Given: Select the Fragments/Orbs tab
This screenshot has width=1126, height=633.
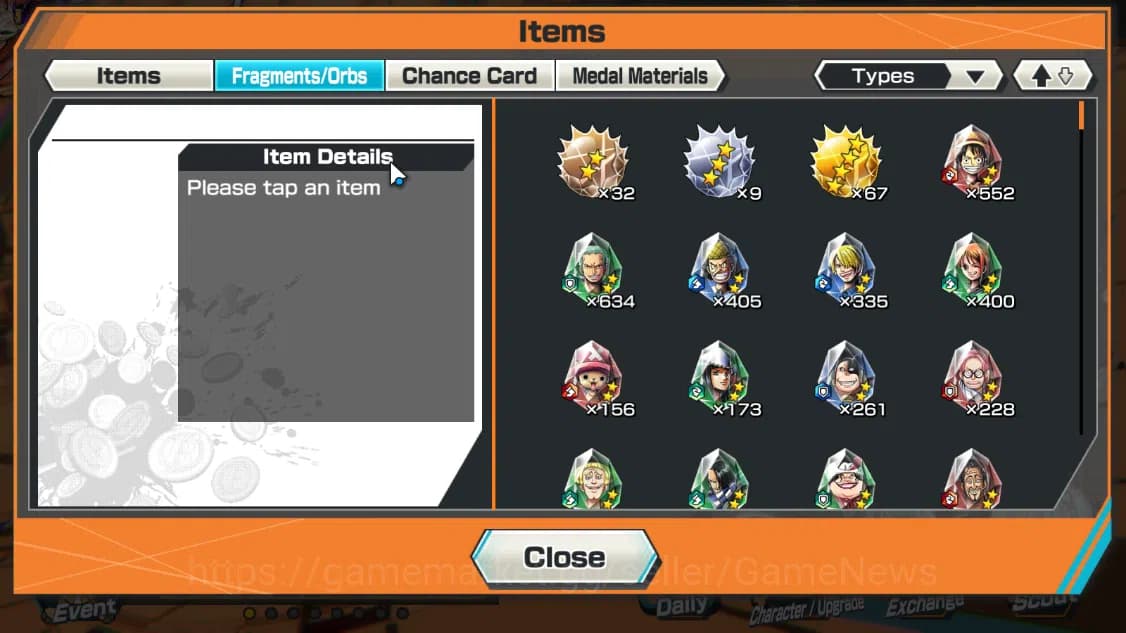Looking at the screenshot, I should (x=299, y=76).
